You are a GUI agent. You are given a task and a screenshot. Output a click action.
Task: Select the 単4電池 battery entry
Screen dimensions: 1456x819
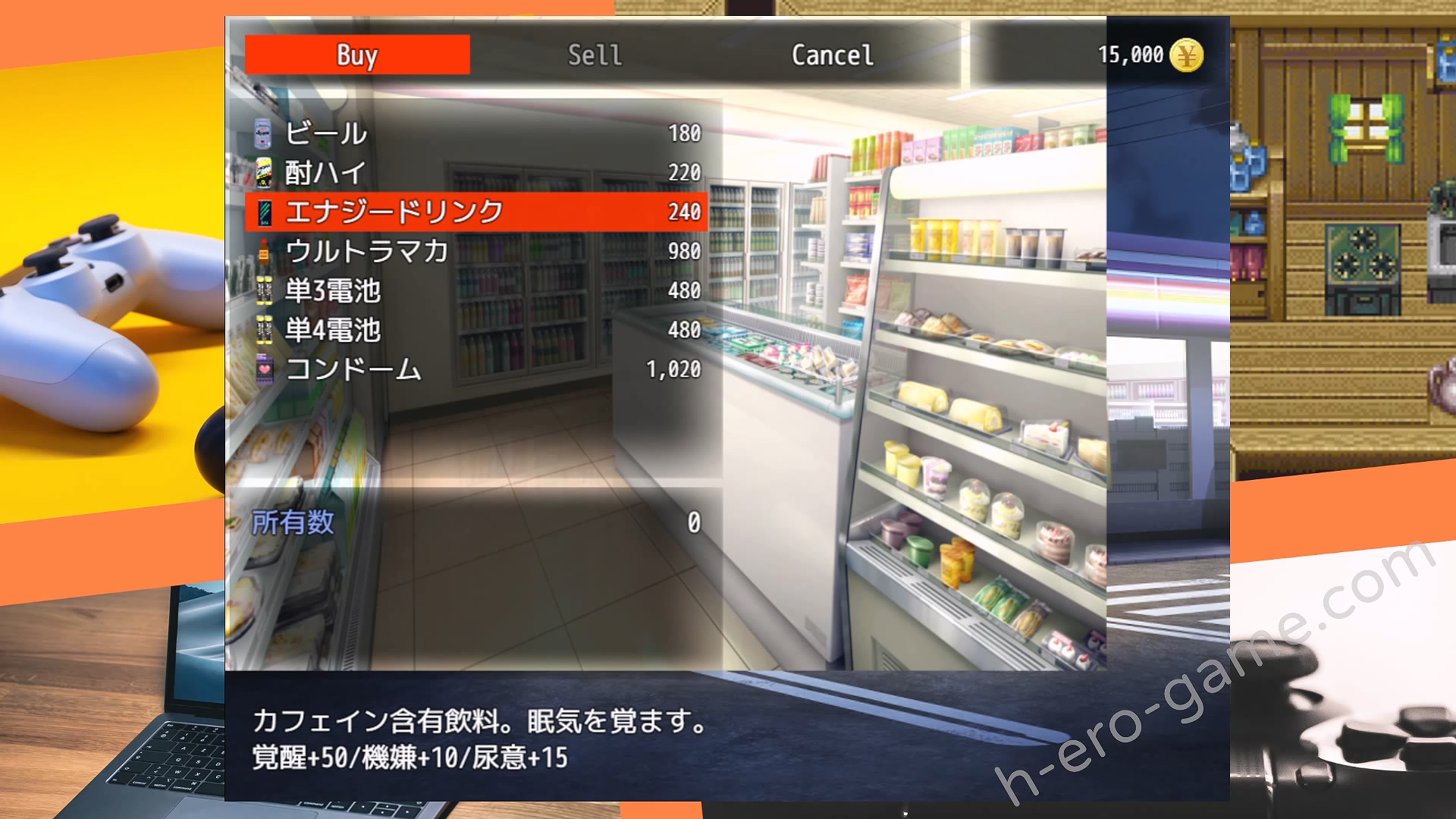476,330
